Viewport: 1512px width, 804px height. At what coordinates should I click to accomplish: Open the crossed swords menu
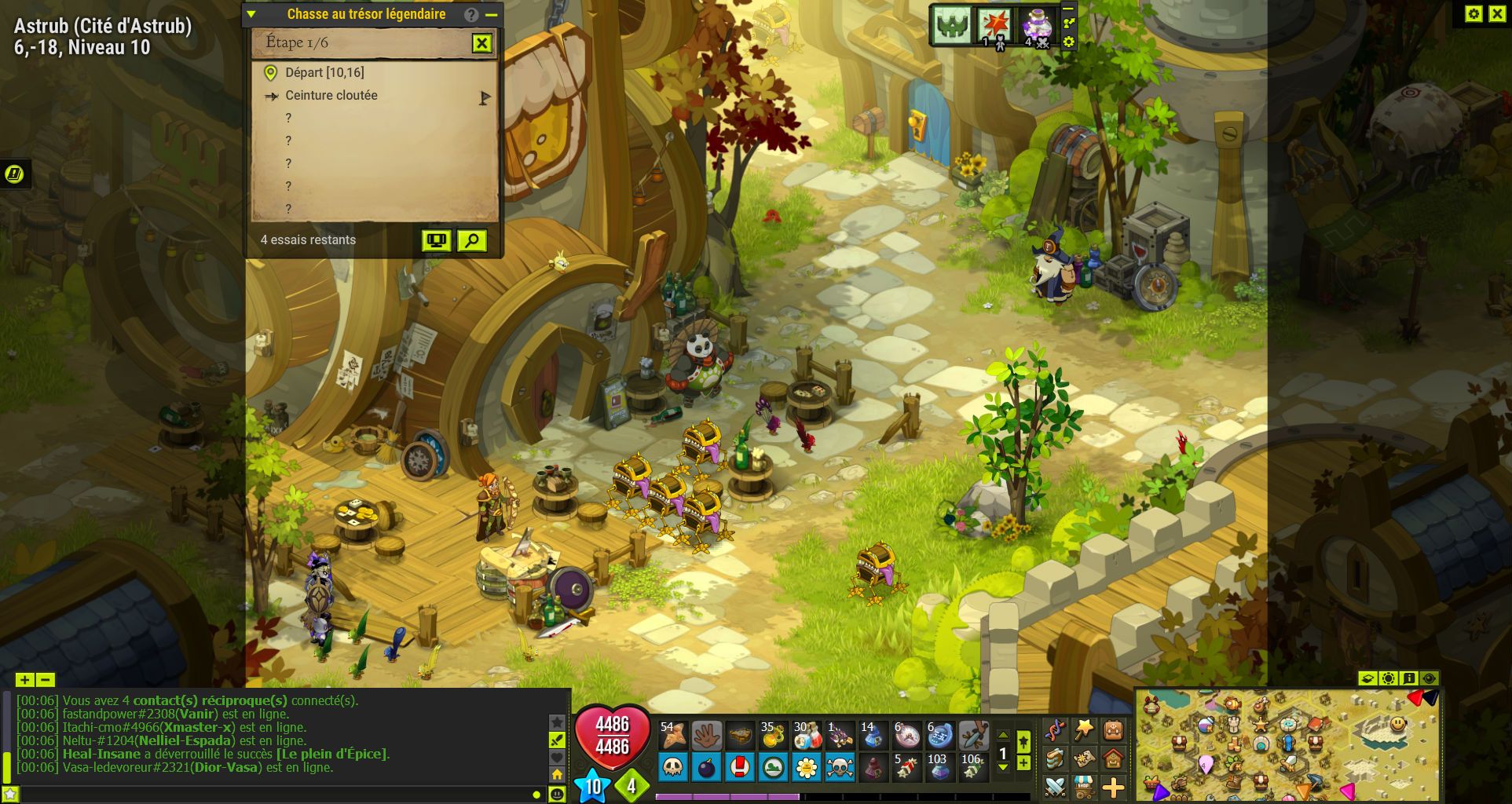click(1055, 786)
